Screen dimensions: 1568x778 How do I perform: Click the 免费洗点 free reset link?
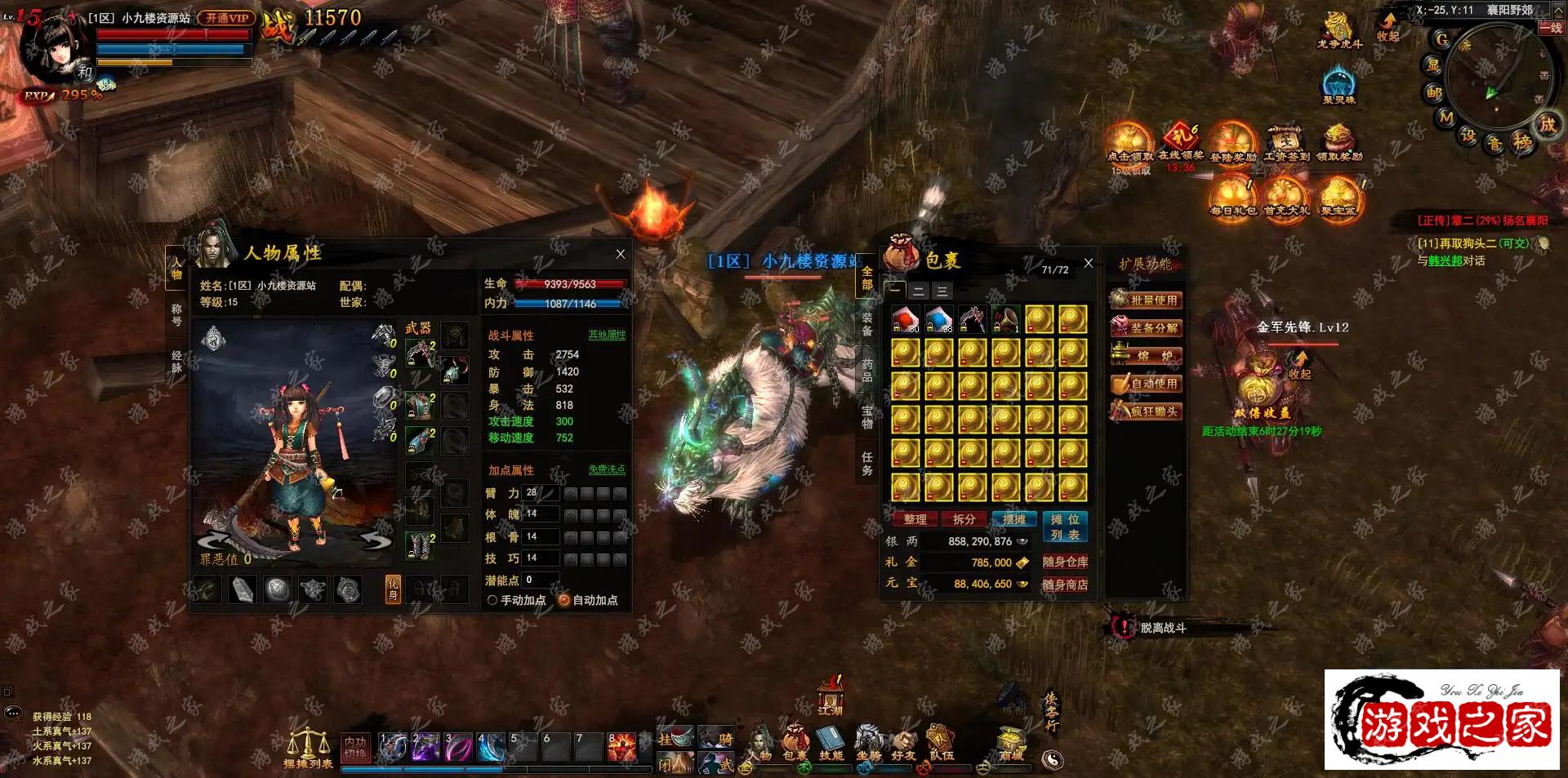tap(607, 469)
